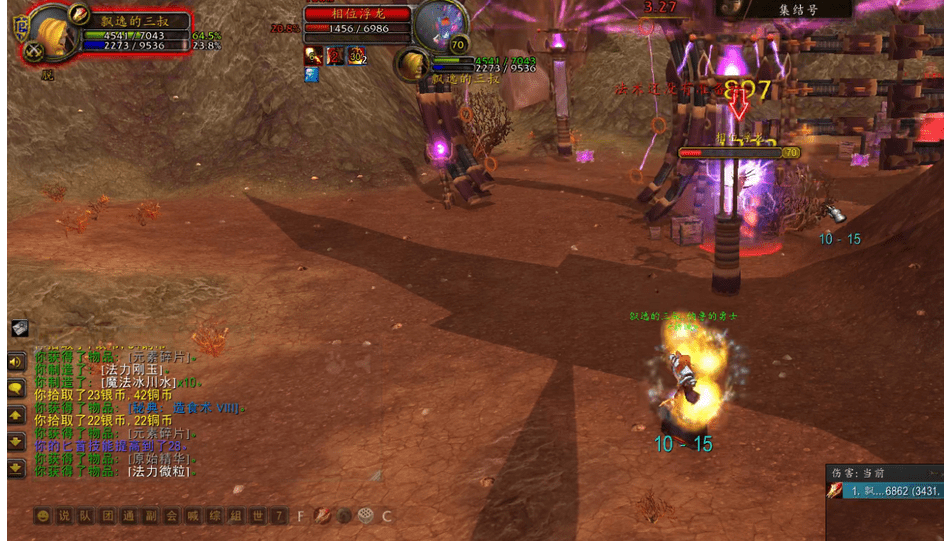This screenshot has width=944, height=541.
Task: Select the 副 chat channel button
Action: pos(150,516)
